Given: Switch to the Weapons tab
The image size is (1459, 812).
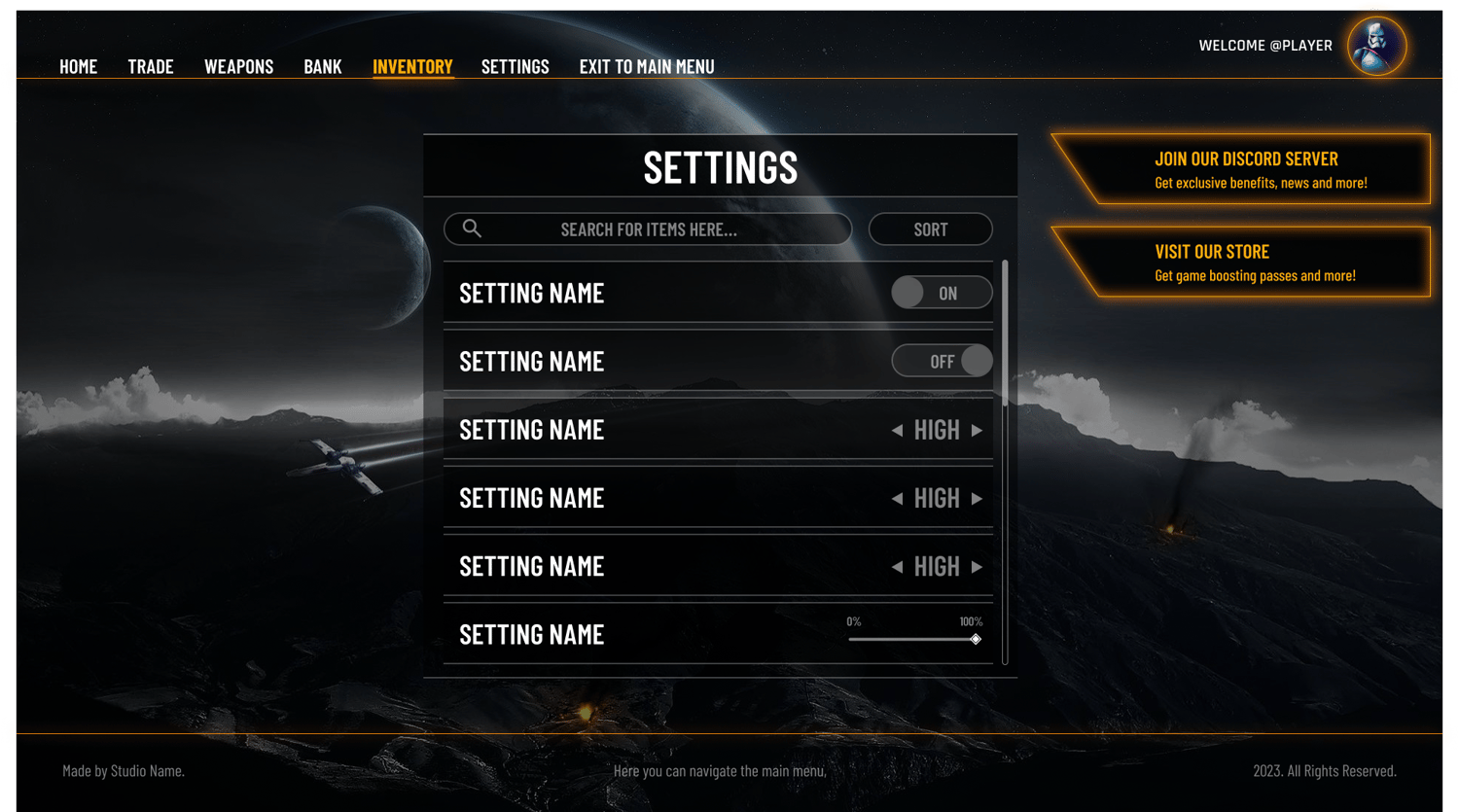Looking at the screenshot, I should pyautogui.click(x=238, y=67).
